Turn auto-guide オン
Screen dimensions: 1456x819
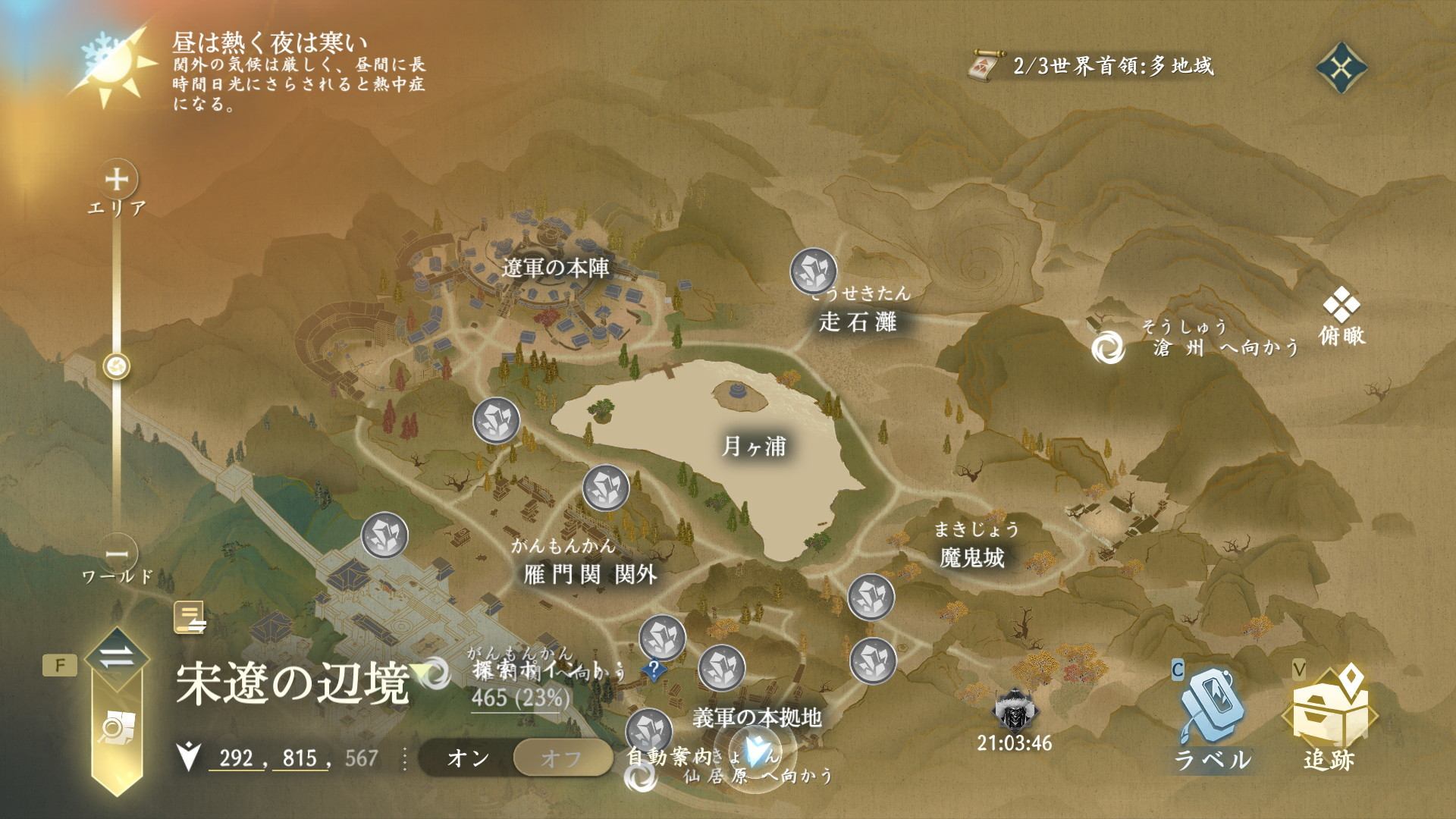pyautogui.click(x=468, y=758)
